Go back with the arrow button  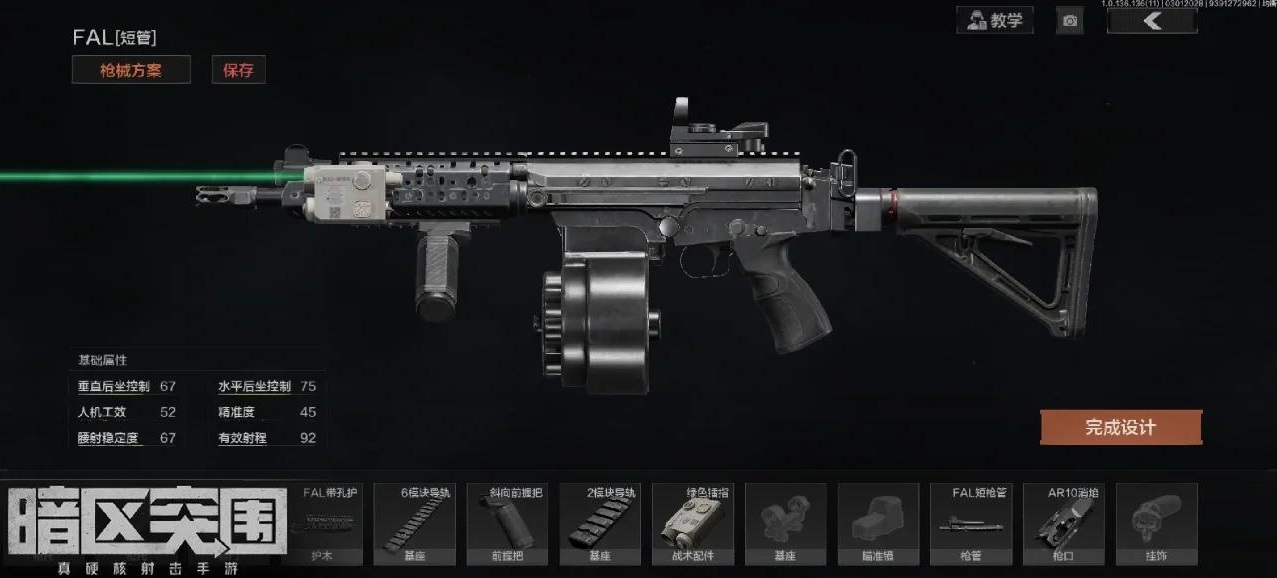(1152, 21)
